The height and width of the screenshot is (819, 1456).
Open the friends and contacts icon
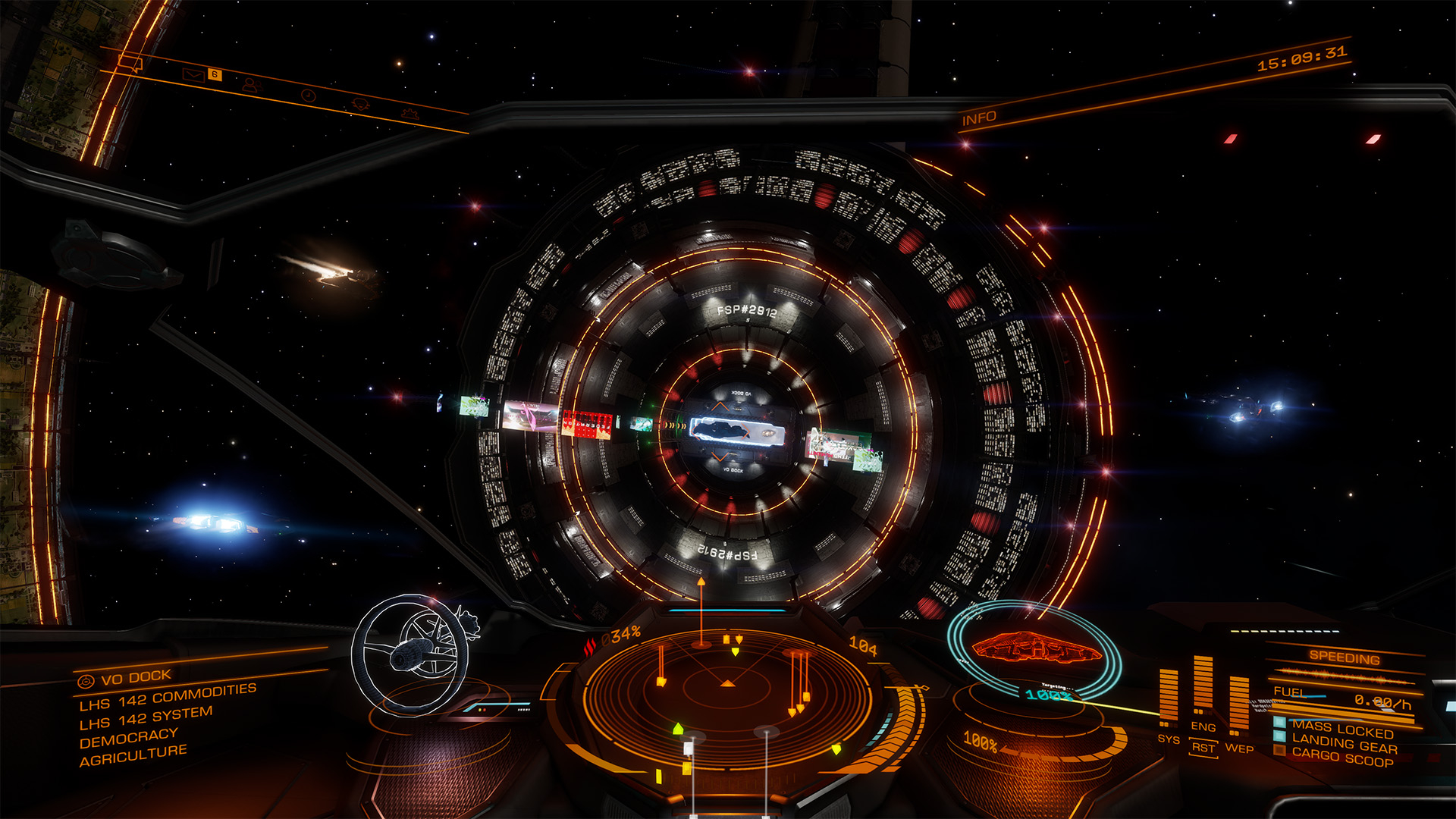tap(253, 86)
